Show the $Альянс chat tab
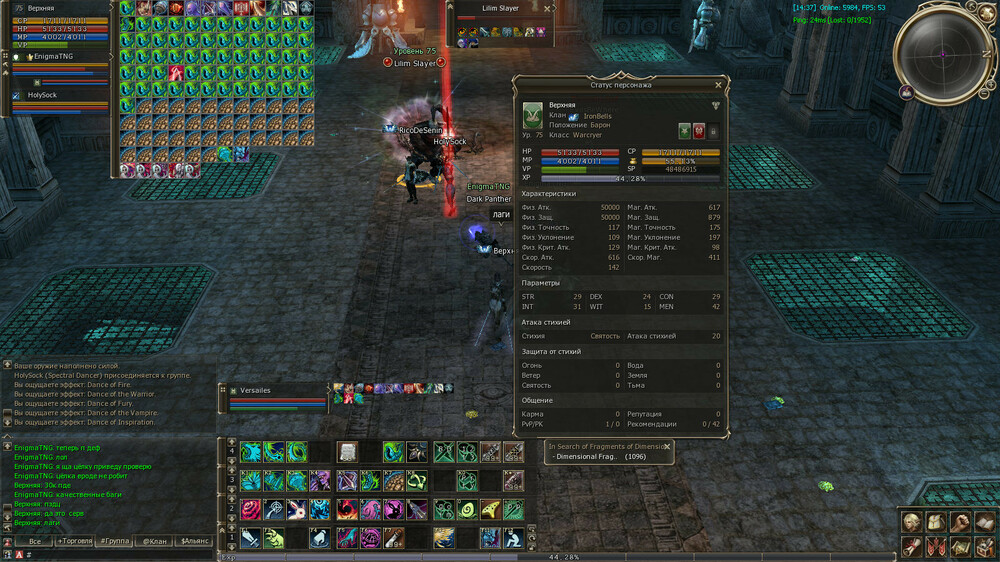1000x562 pixels. (194, 541)
